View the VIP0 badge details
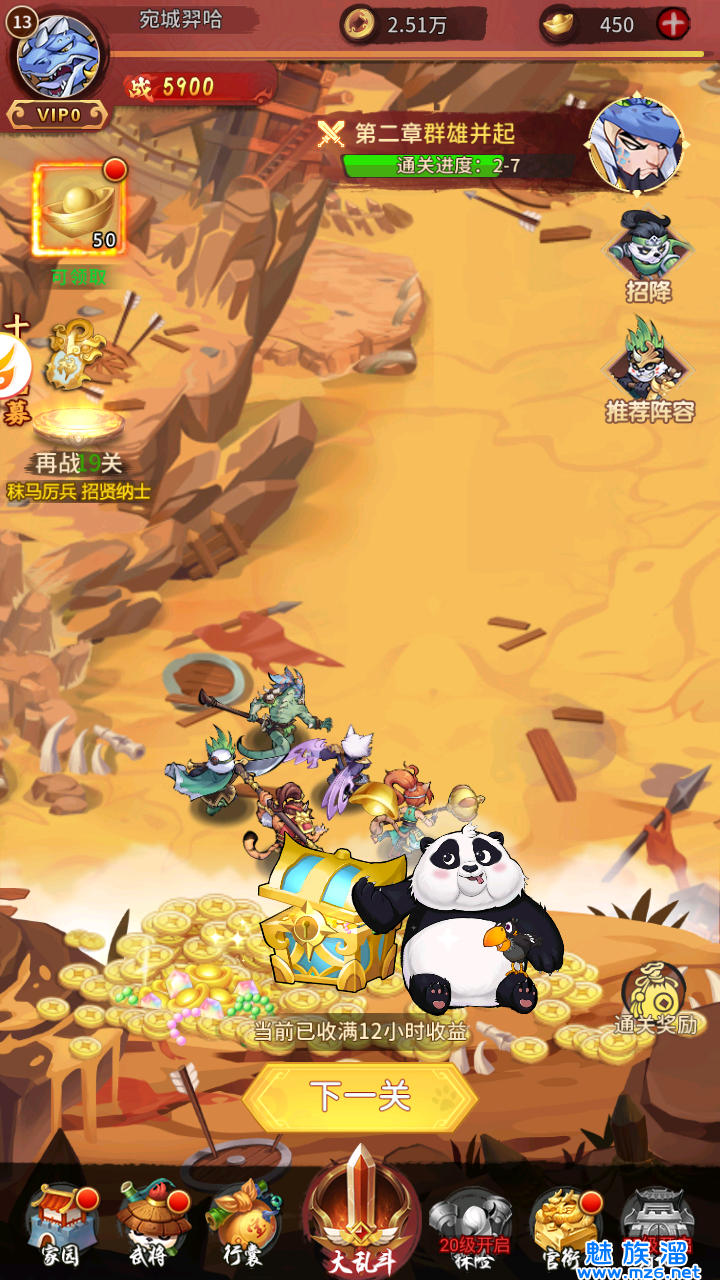This screenshot has width=720, height=1280. coord(58,114)
